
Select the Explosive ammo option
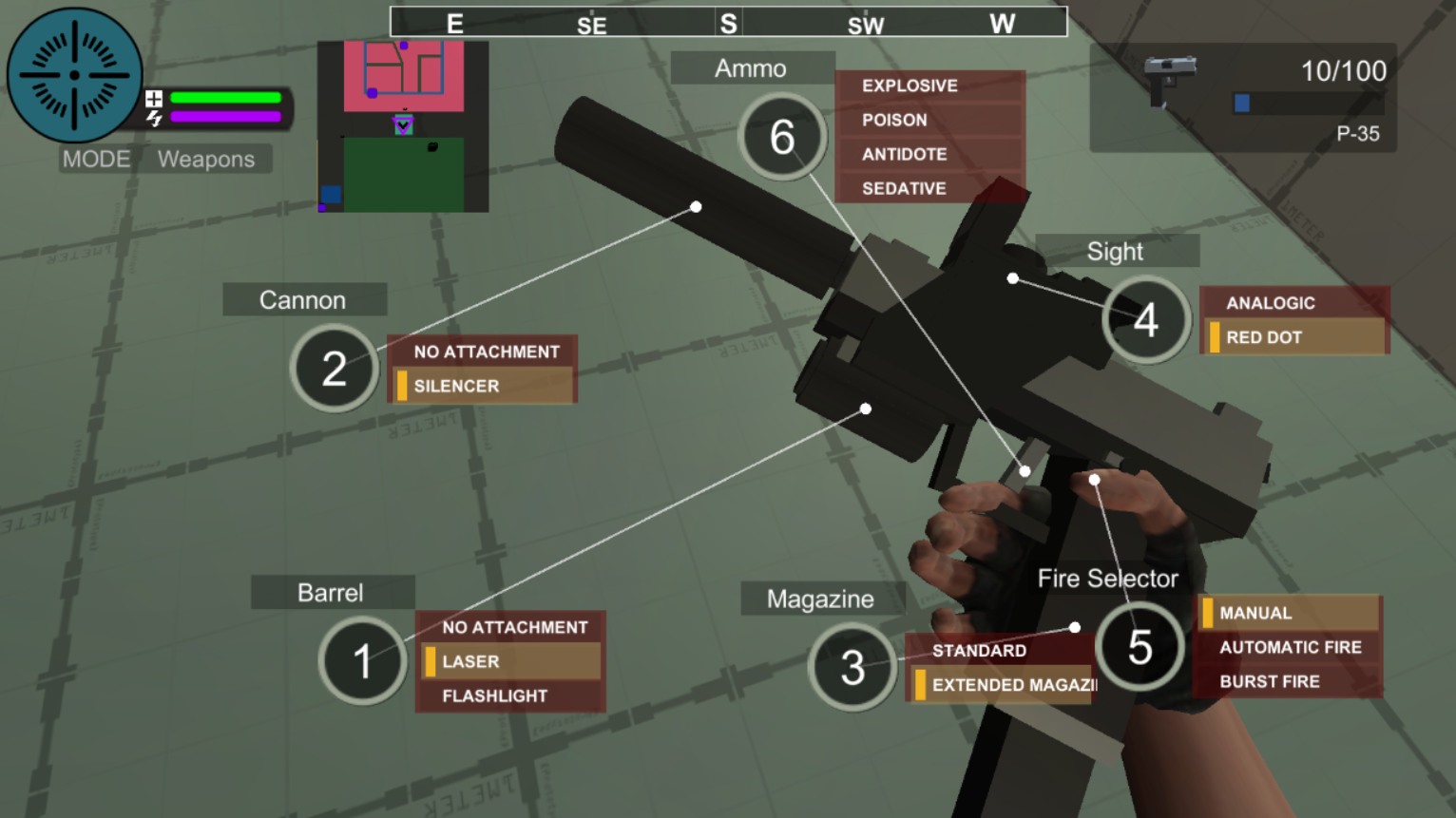(x=929, y=86)
